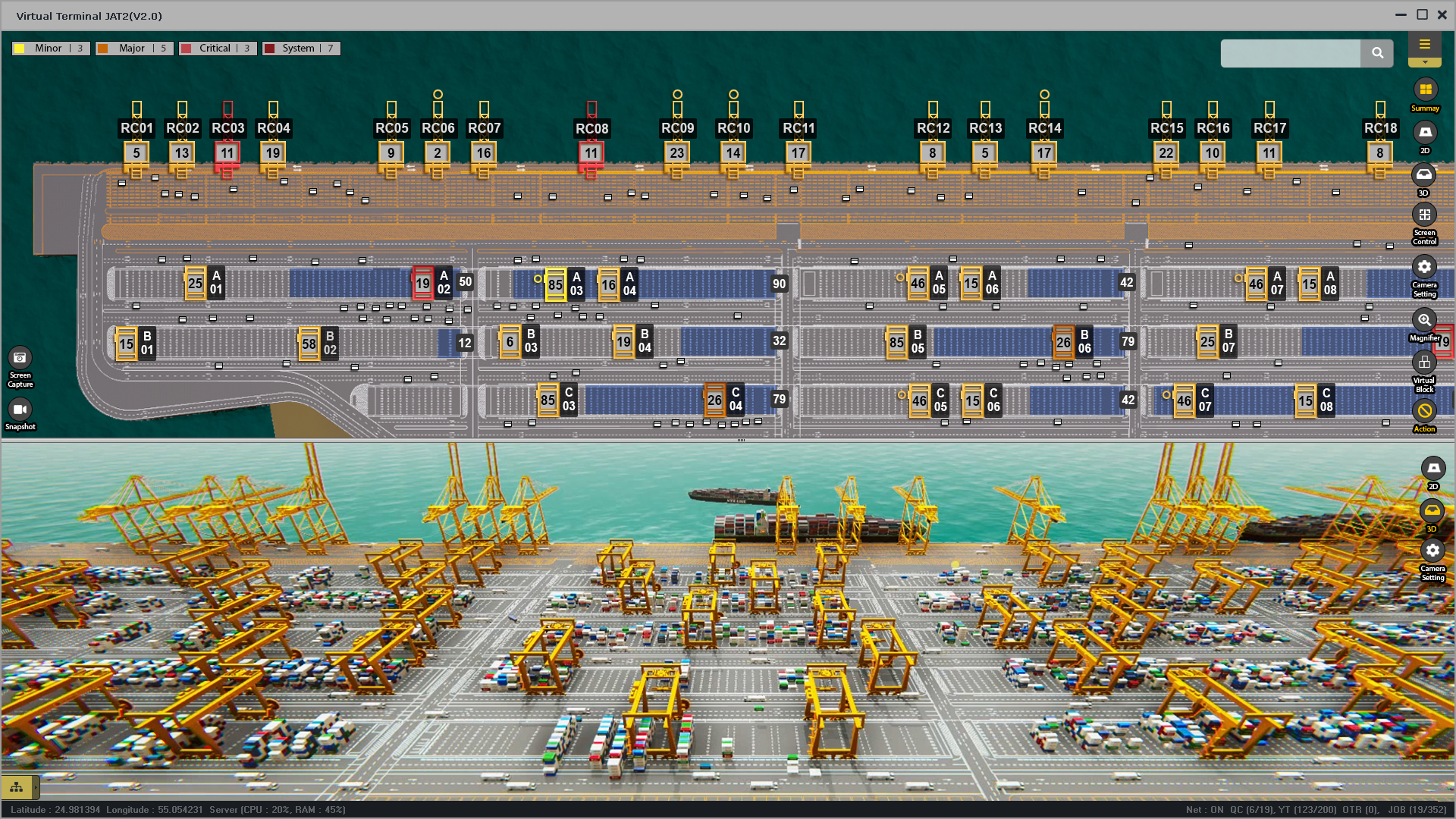The width and height of the screenshot is (1456, 819).
Task: Open the Action menu
Action: coord(1424,411)
